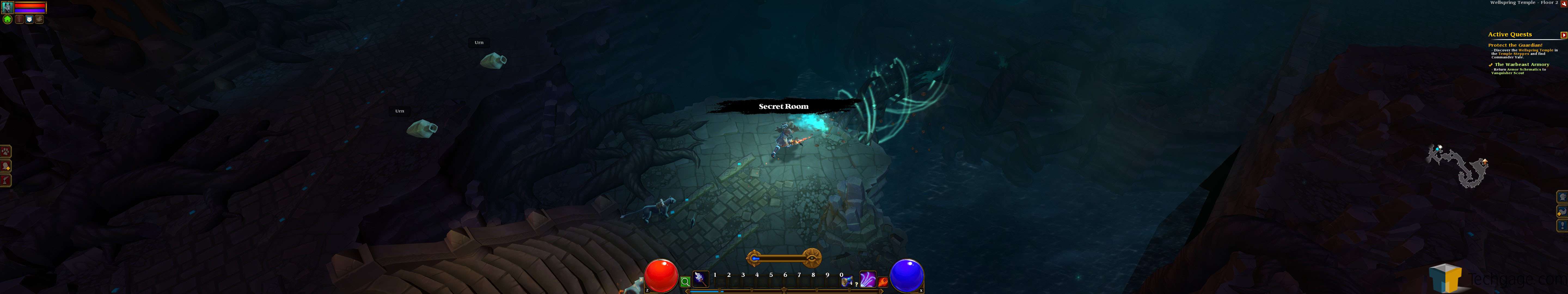Image resolution: width=1568 pixels, height=294 pixels.
Task: Click the eye emblem on the charge bar
Action: tap(811, 258)
